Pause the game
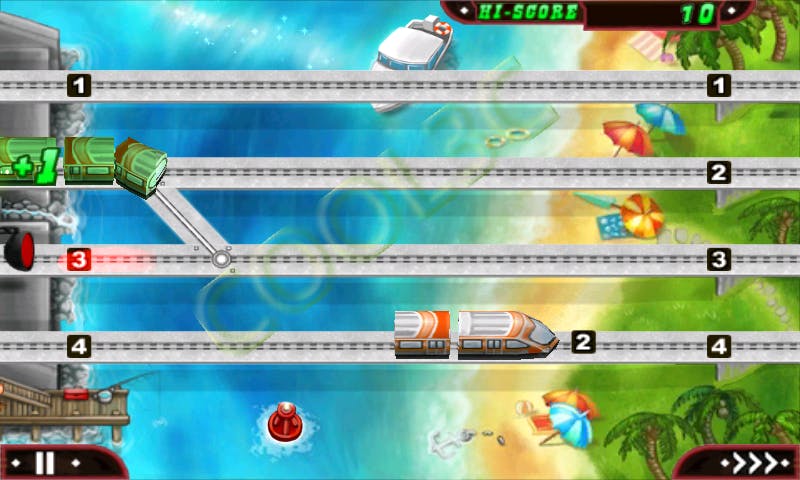The image size is (800, 480). click(x=44, y=463)
